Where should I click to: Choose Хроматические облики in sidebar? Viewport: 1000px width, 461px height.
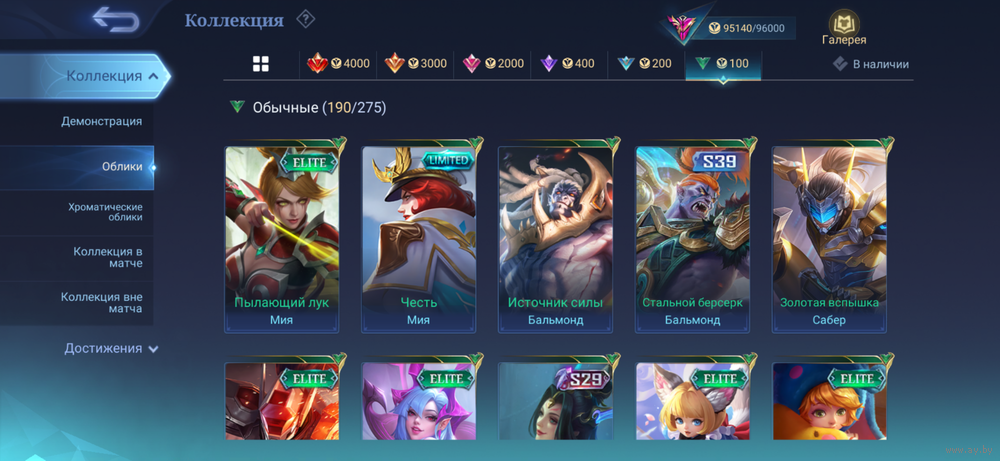click(105, 212)
